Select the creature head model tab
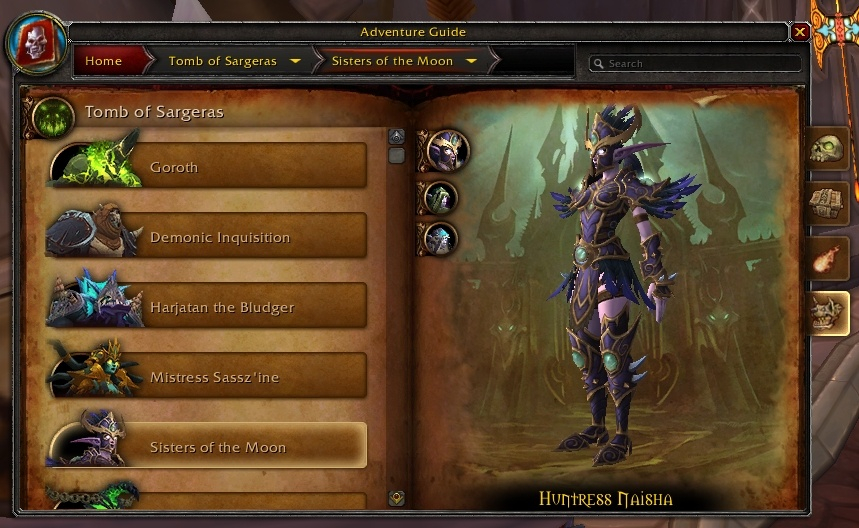The image size is (859, 528). (x=829, y=314)
